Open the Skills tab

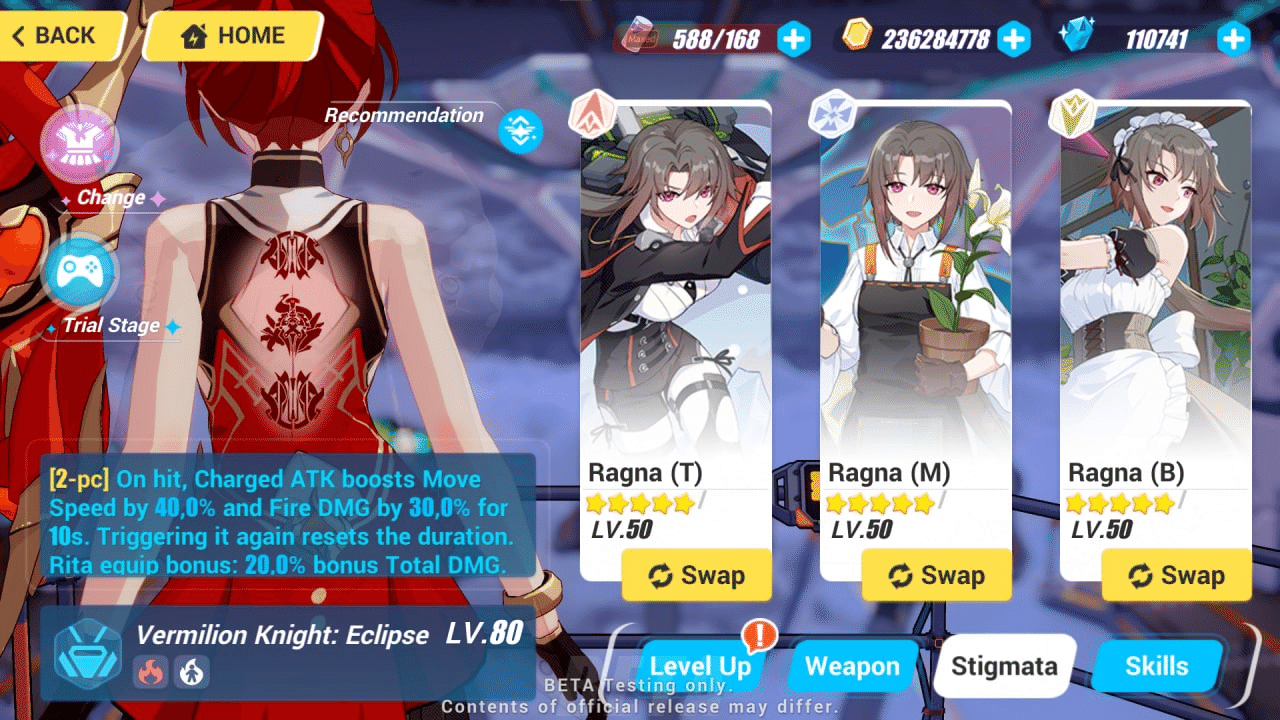(1157, 666)
